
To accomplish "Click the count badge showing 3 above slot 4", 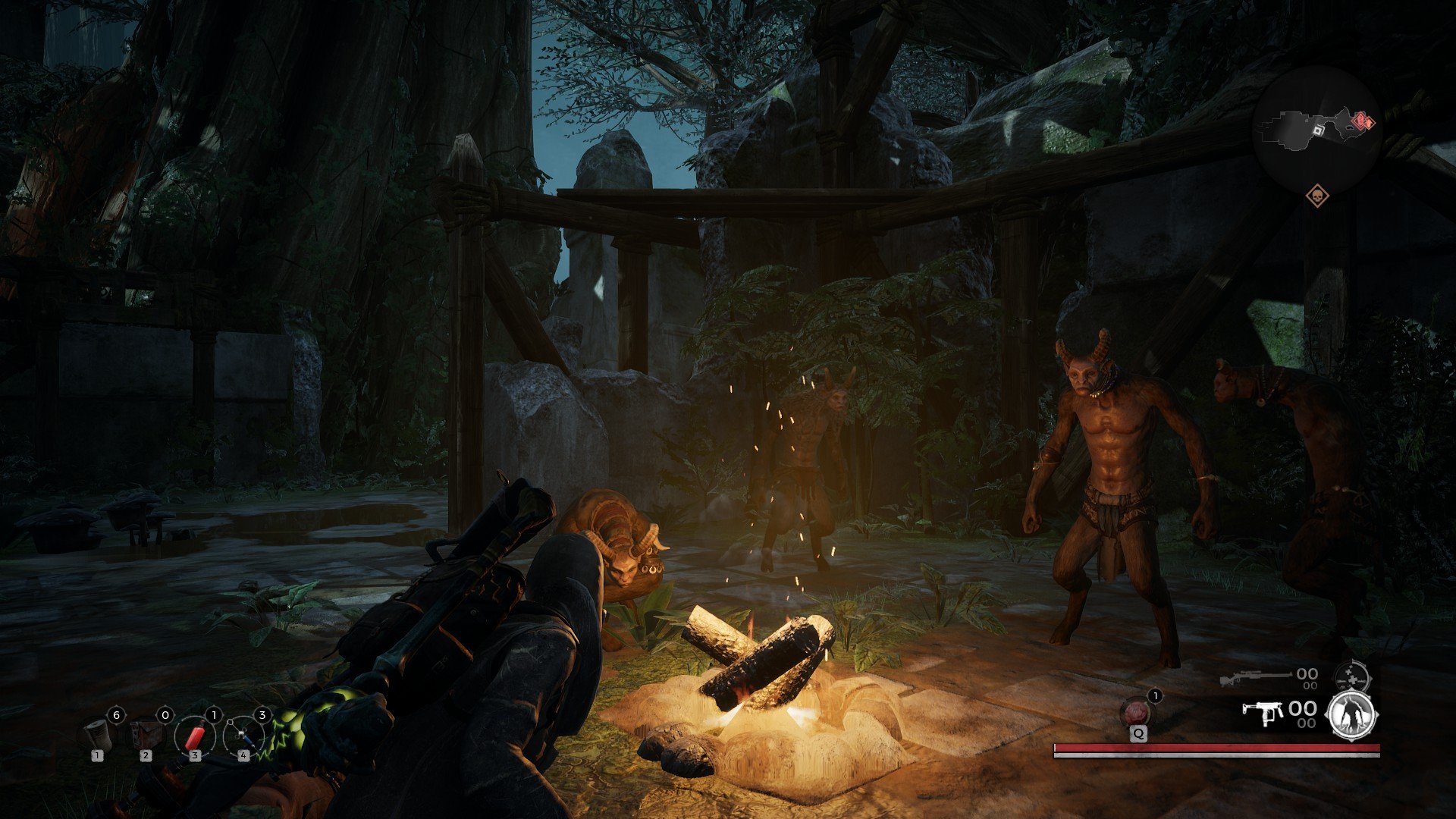I will point(262,714).
